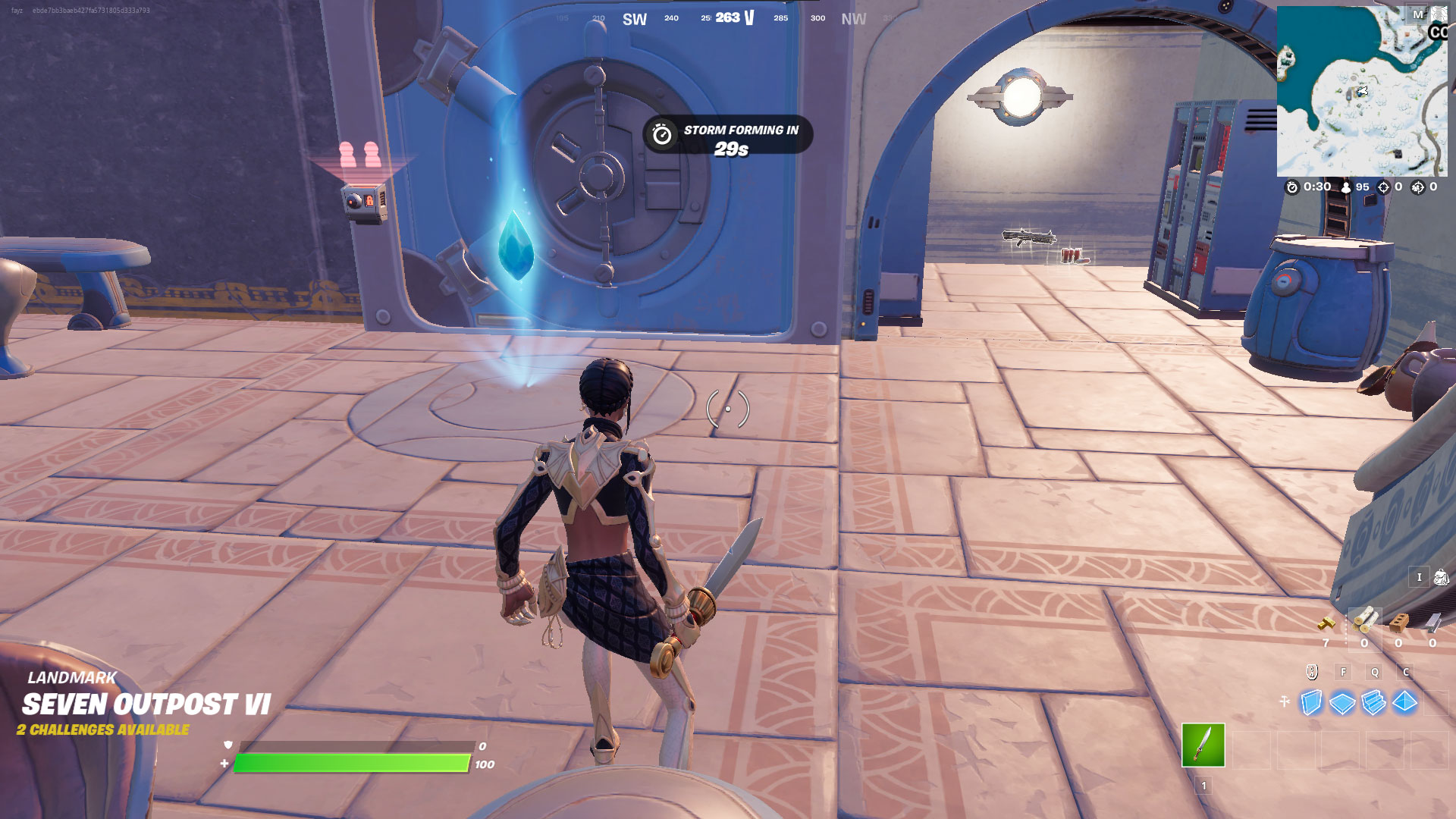Click the mouse-button trap slot indicator
Viewport: 1456px width, 819px height.
point(1310,672)
